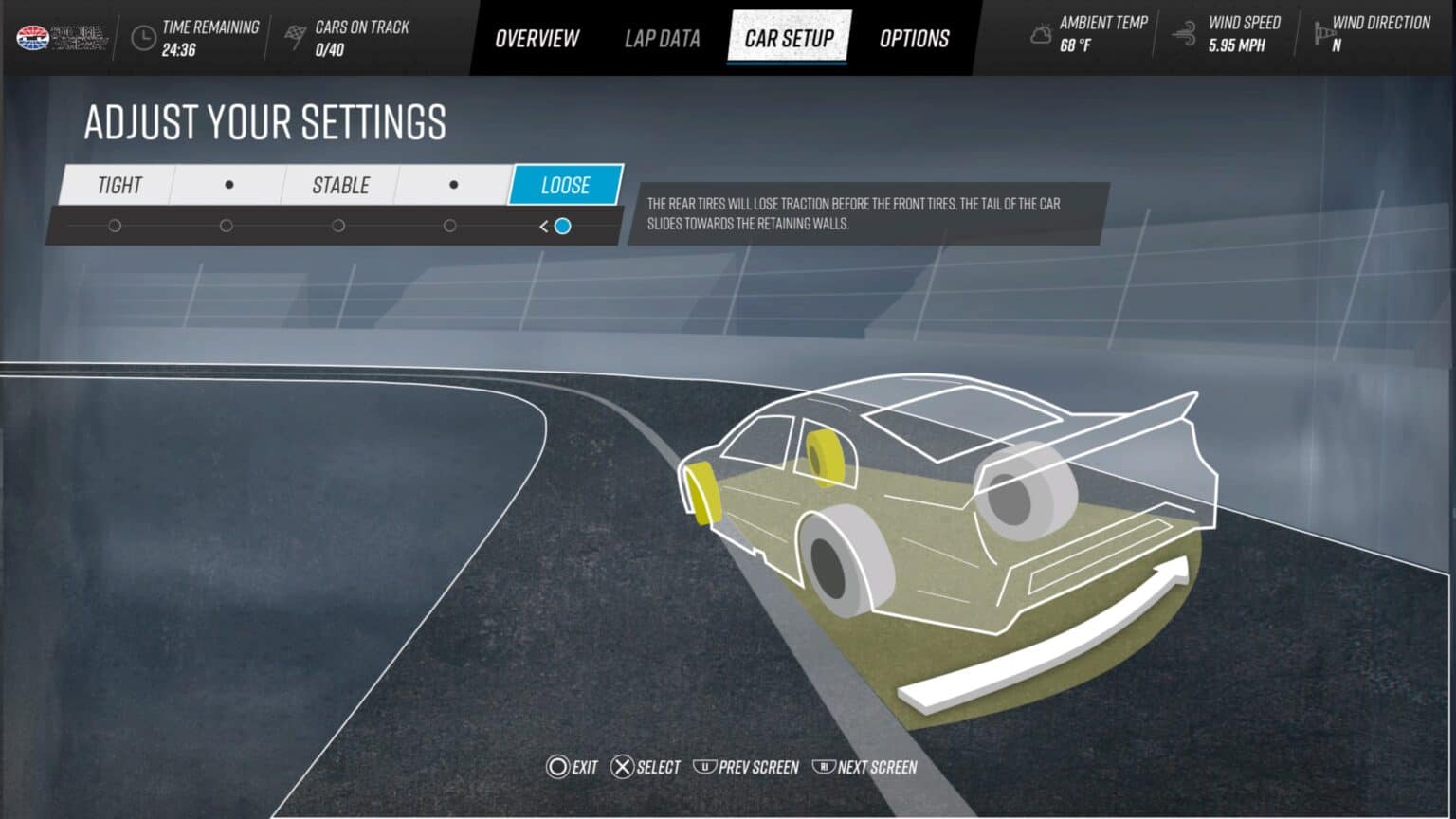1456x819 pixels.
Task: Click the checkered flags icon for Cars on Track
Action: [x=295, y=36]
